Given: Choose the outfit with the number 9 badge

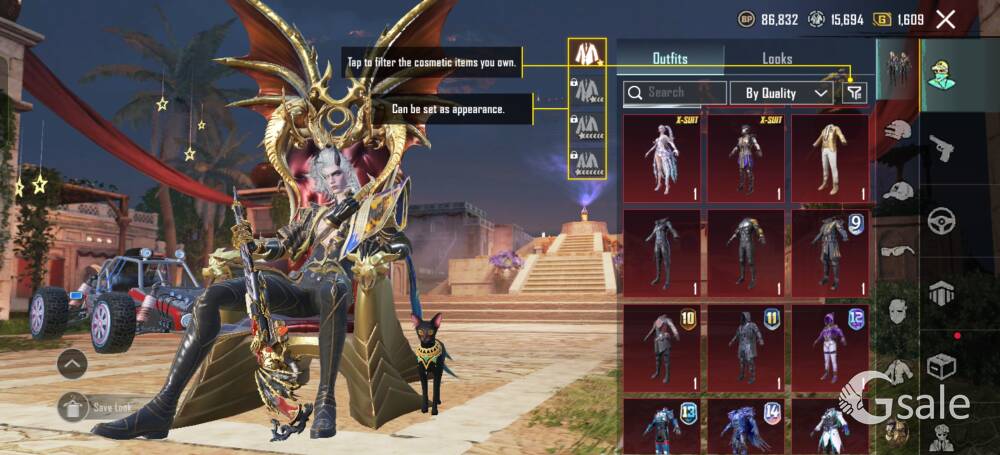Looking at the screenshot, I should tap(829, 253).
